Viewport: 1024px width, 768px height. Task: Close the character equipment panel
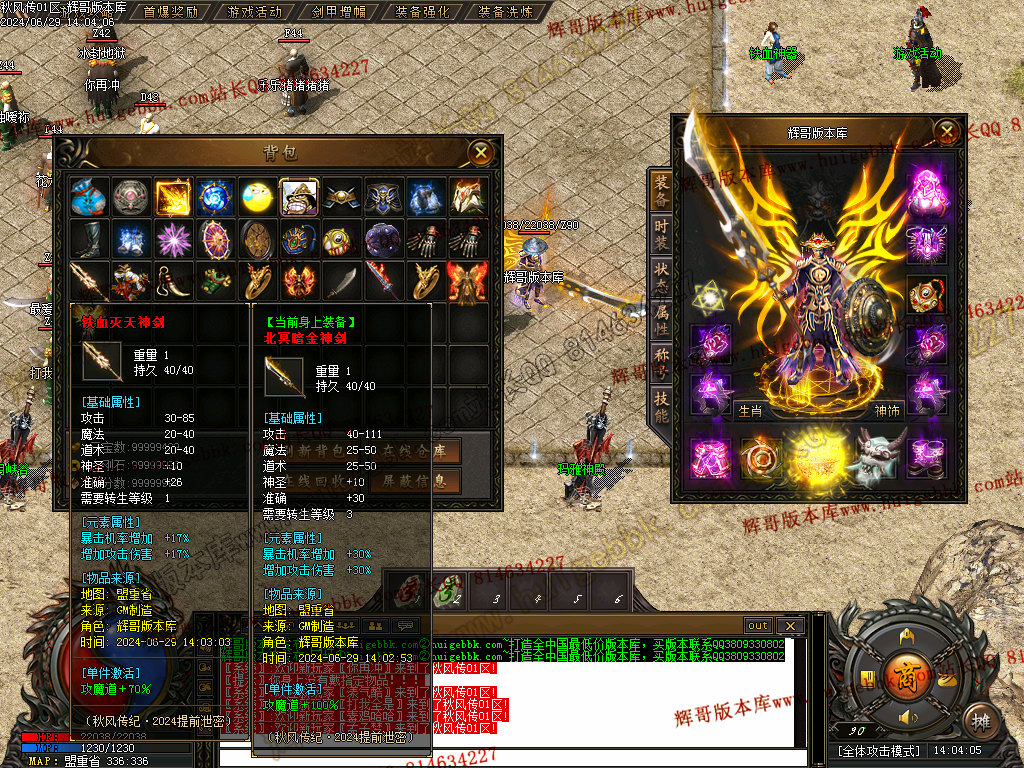[x=946, y=131]
